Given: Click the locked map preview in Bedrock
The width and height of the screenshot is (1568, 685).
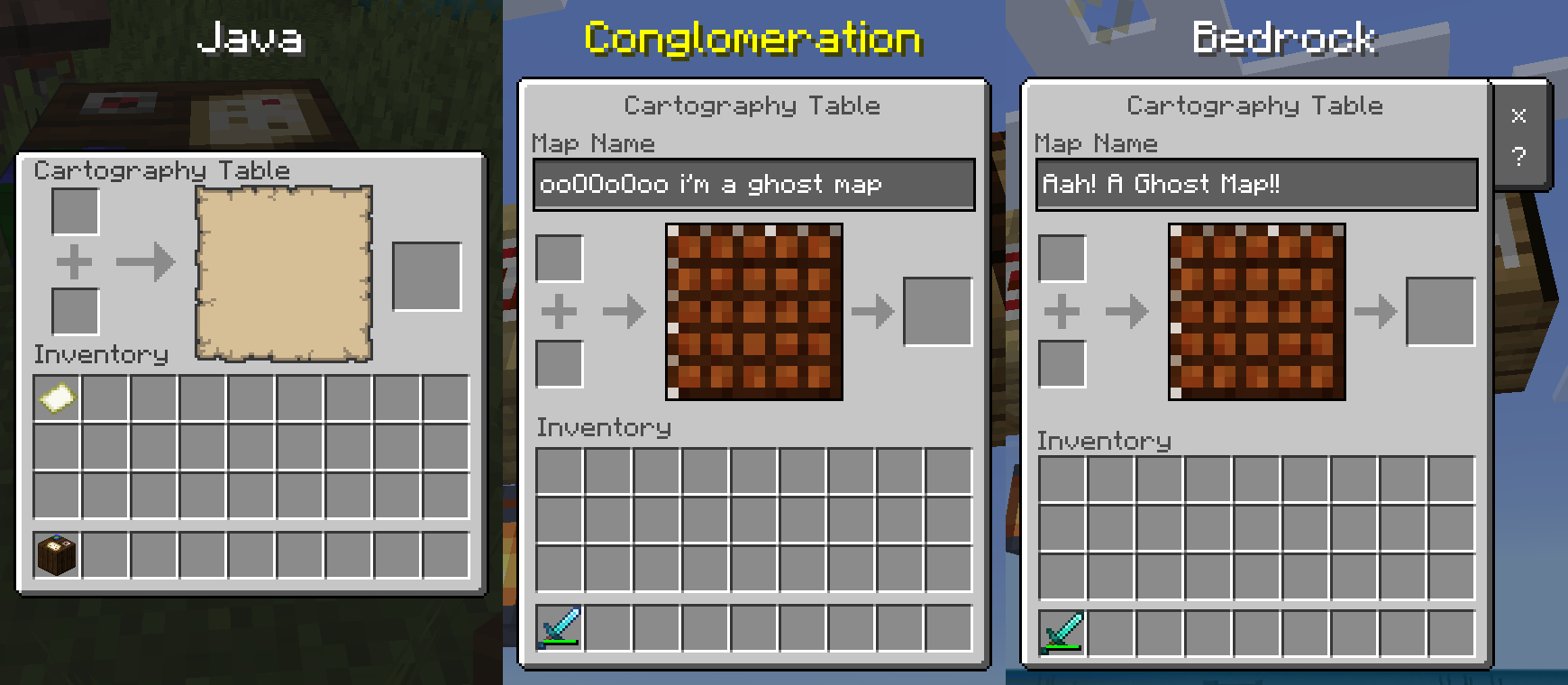Looking at the screenshot, I should coord(1257,311).
